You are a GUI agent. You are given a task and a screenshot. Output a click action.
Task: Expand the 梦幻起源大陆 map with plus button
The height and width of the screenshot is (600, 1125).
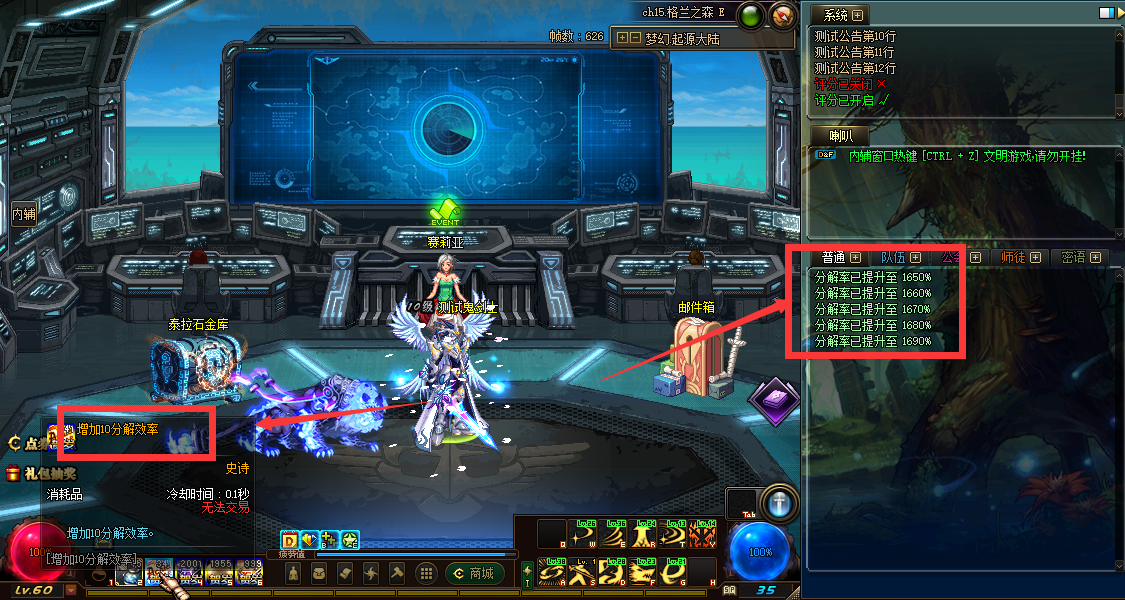623,39
